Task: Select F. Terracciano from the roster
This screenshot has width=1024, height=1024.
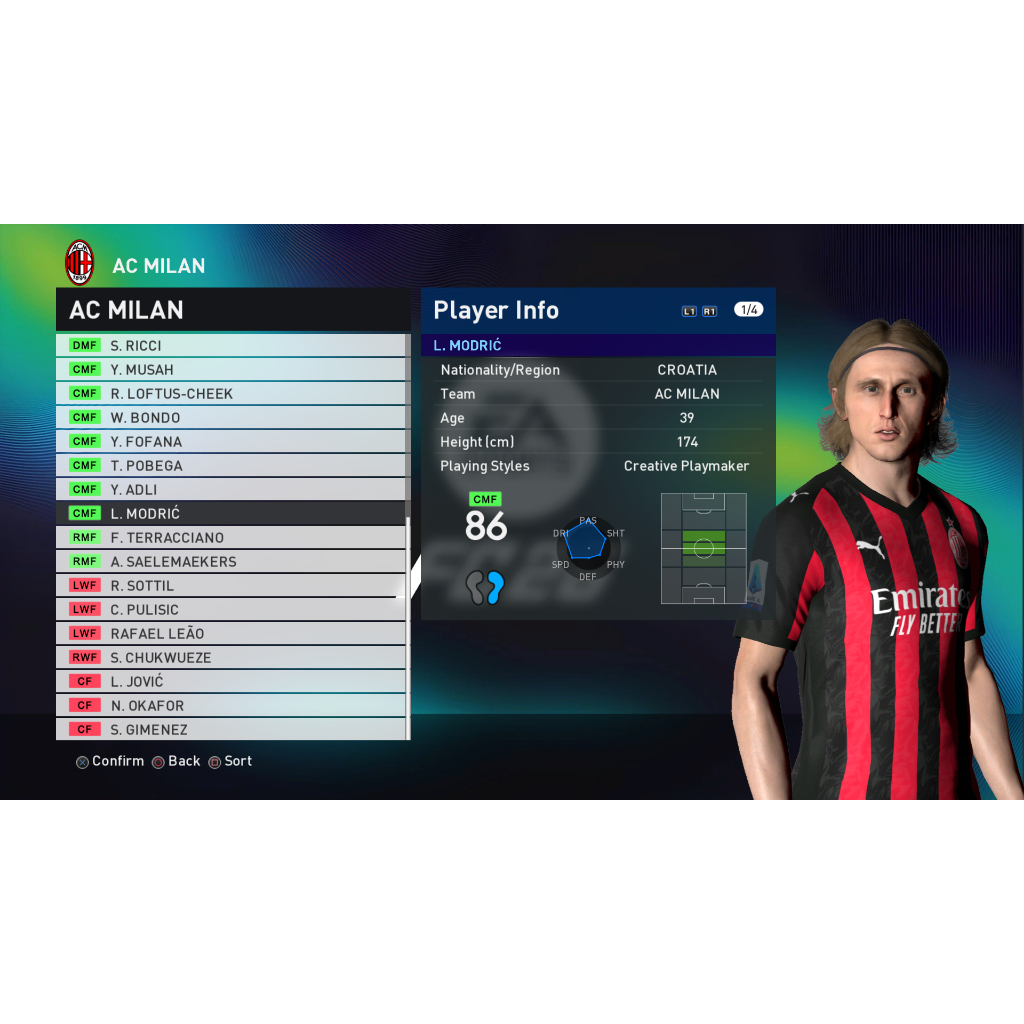Action: pyautogui.click(x=230, y=537)
